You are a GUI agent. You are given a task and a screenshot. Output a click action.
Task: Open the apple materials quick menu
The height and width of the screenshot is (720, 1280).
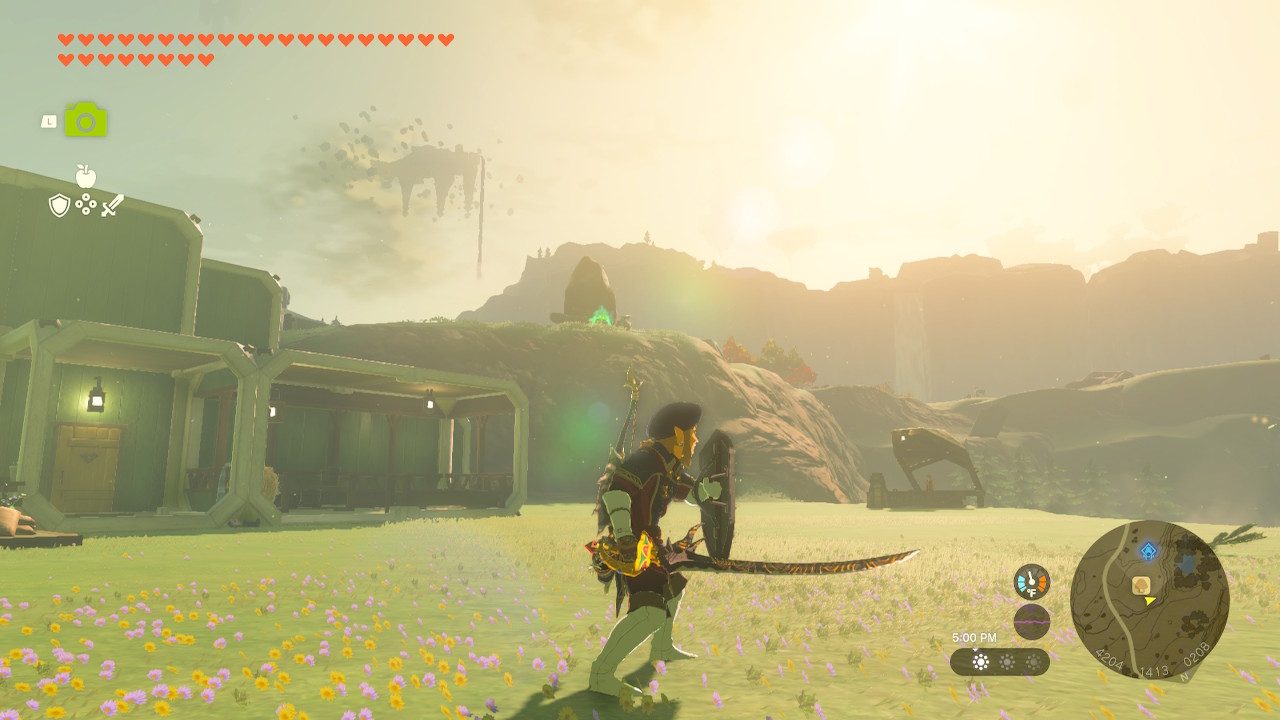(x=86, y=177)
